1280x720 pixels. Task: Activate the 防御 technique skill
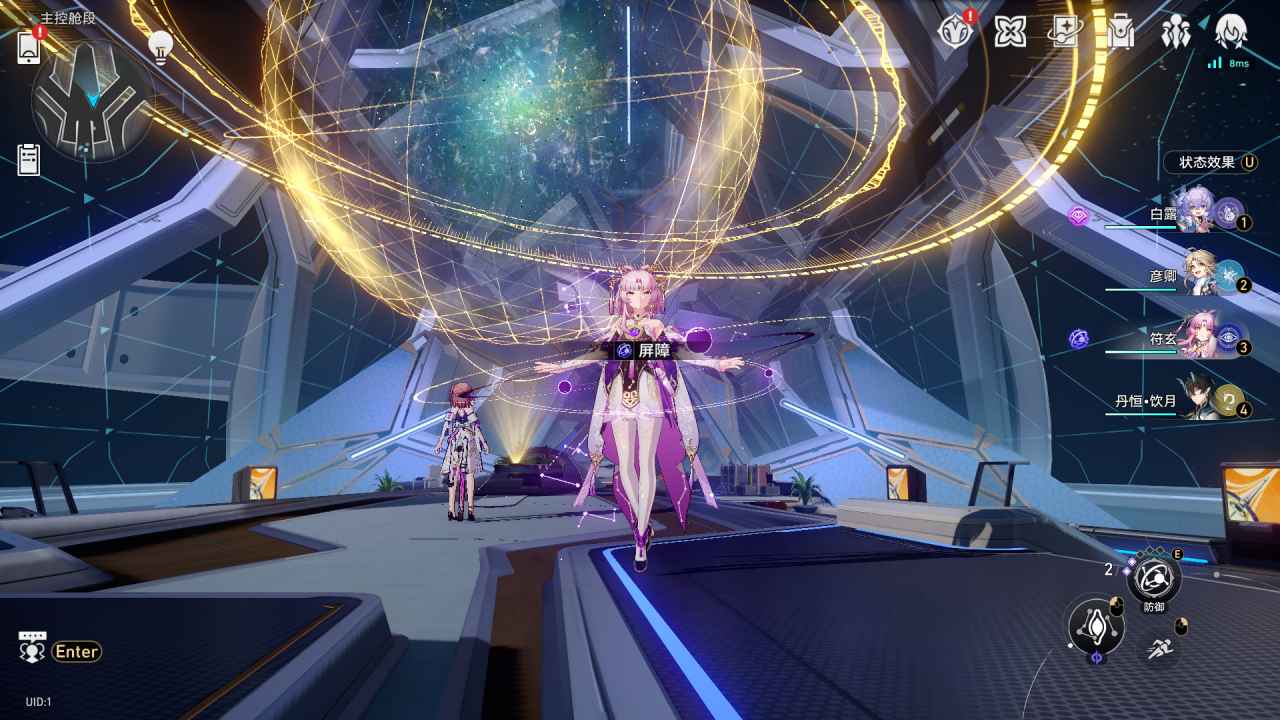(1154, 577)
